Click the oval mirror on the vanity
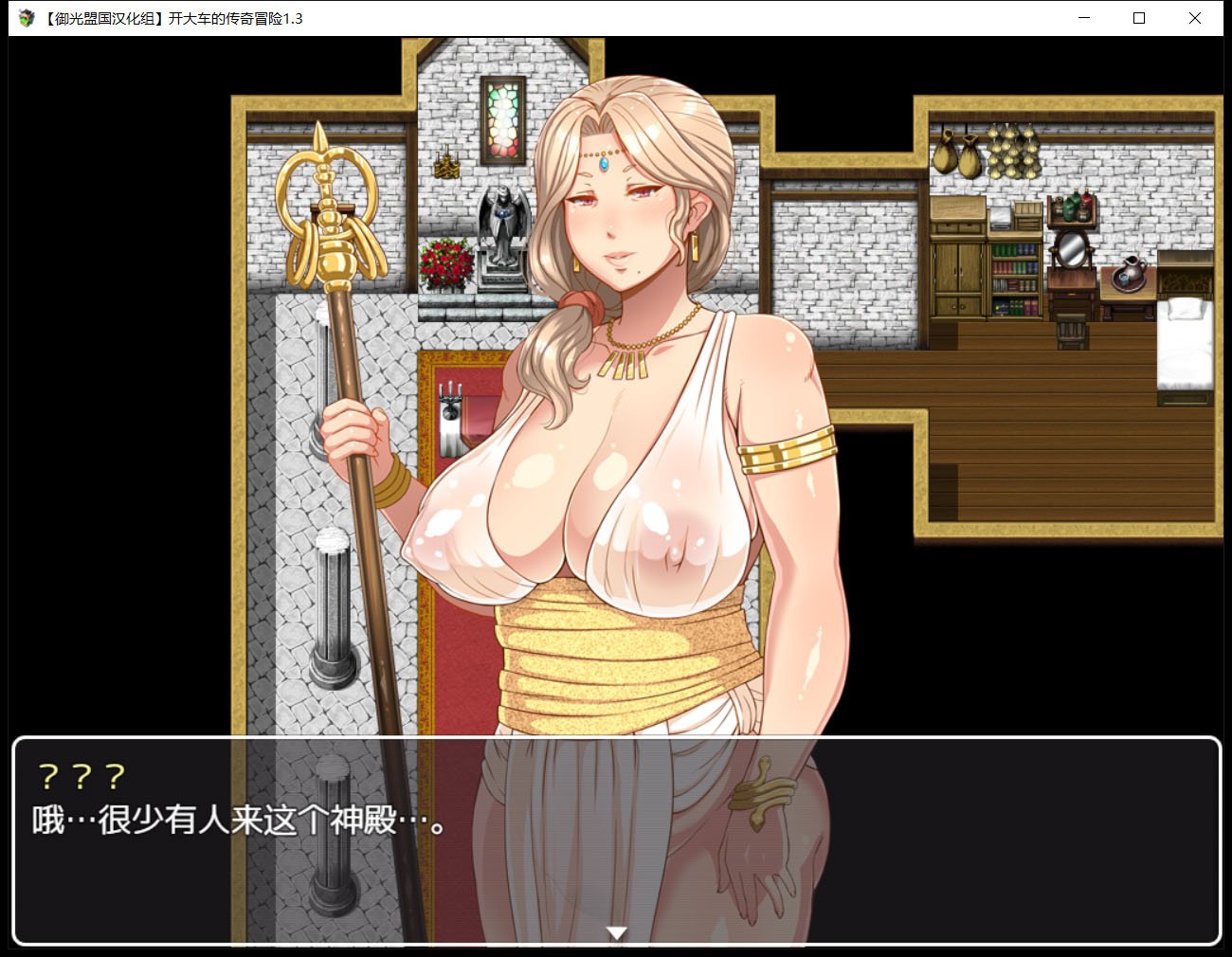The width and height of the screenshot is (1232, 957). point(1074,251)
